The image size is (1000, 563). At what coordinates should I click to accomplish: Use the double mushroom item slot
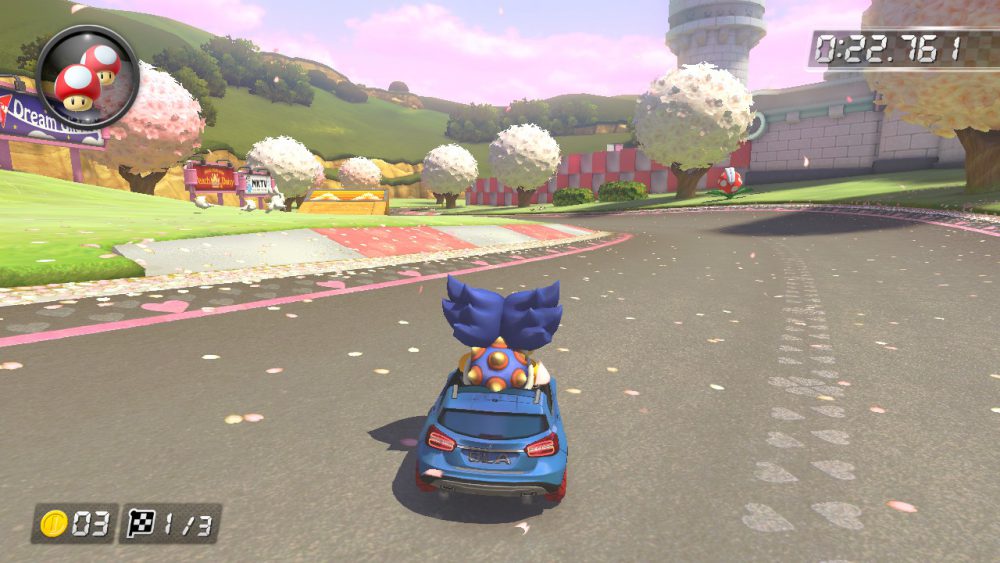(87, 77)
